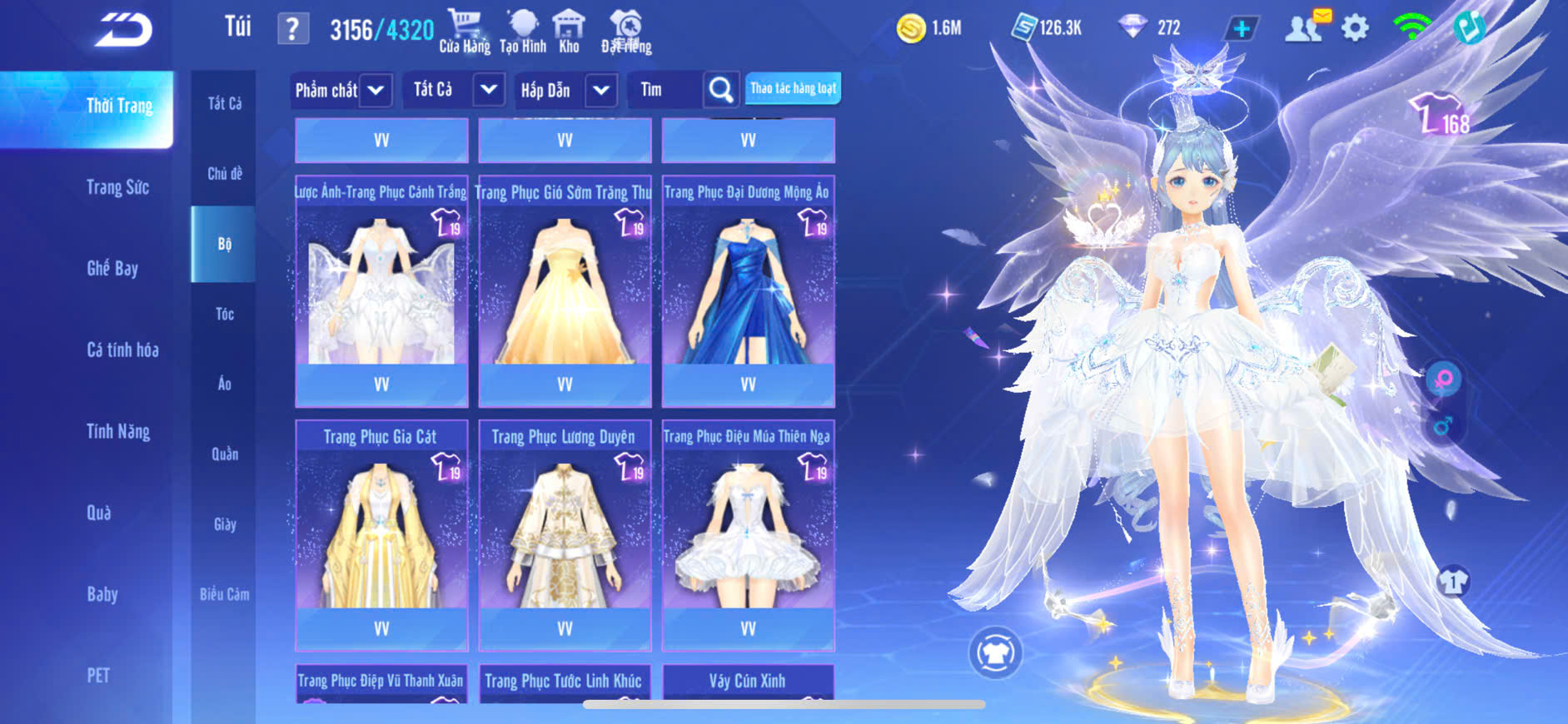Activate Thao tác hàng loạt batch button

(x=793, y=88)
